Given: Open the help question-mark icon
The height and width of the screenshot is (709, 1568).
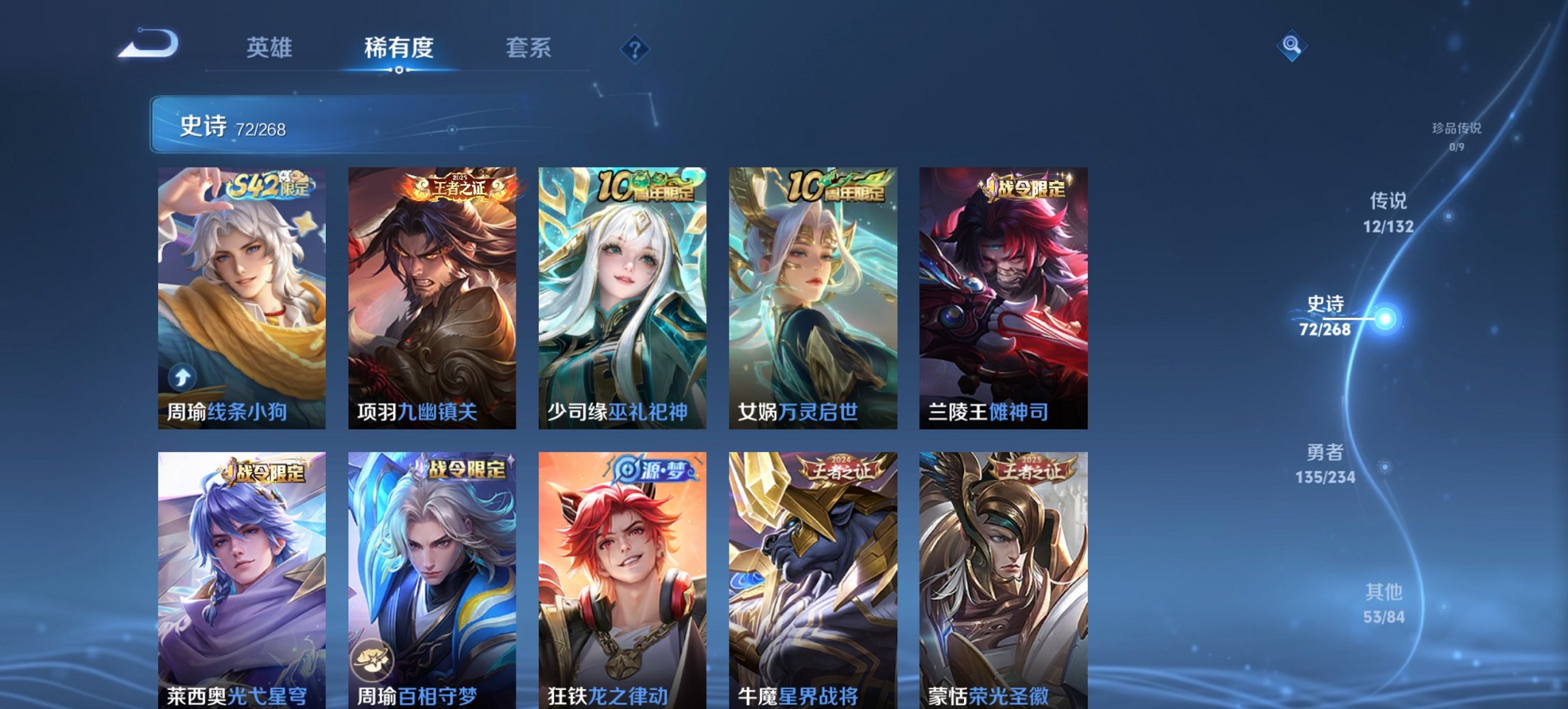Looking at the screenshot, I should tap(636, 49).
